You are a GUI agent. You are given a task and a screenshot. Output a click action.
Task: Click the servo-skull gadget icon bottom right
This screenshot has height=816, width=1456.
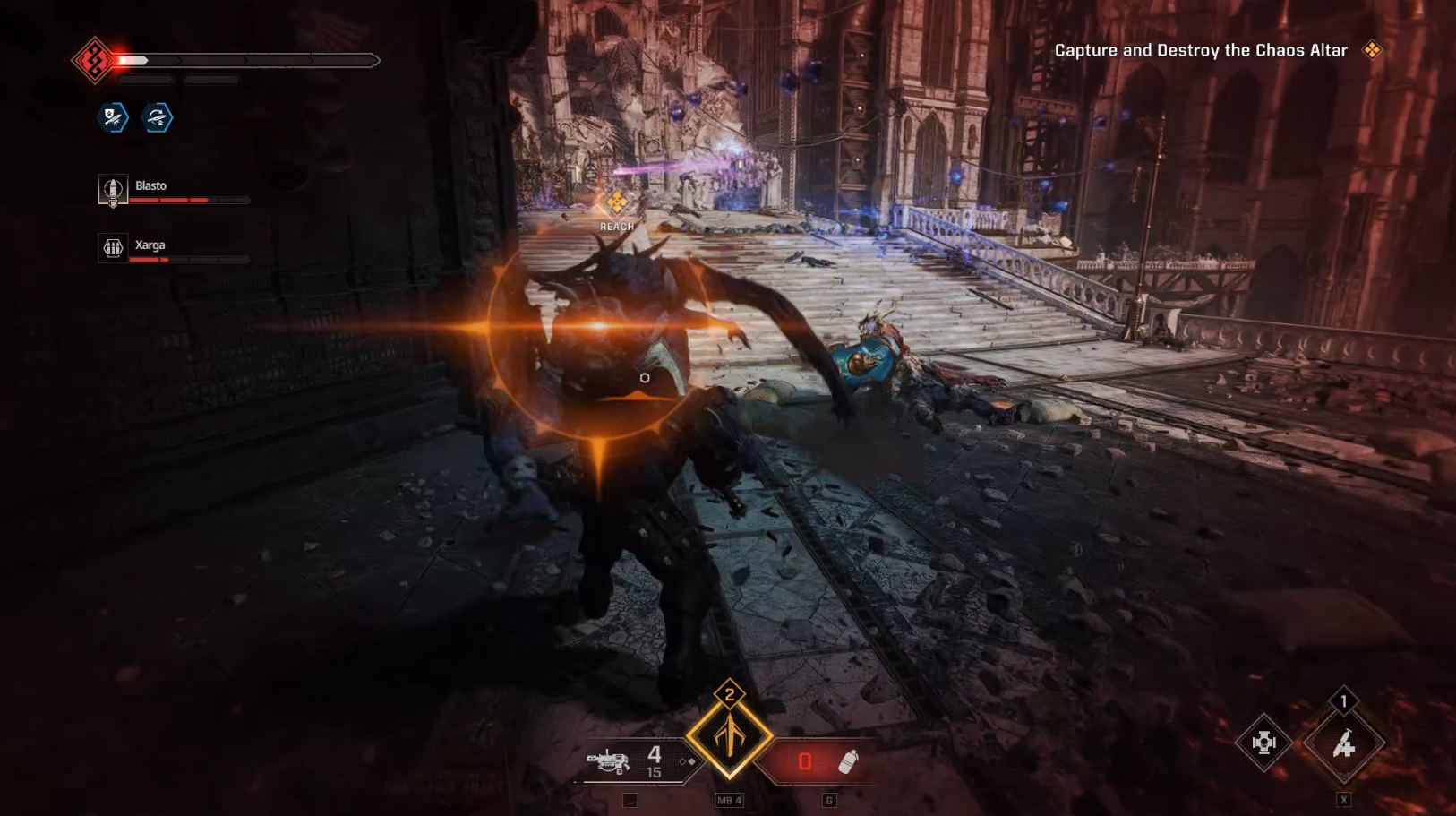(1263, 743)
